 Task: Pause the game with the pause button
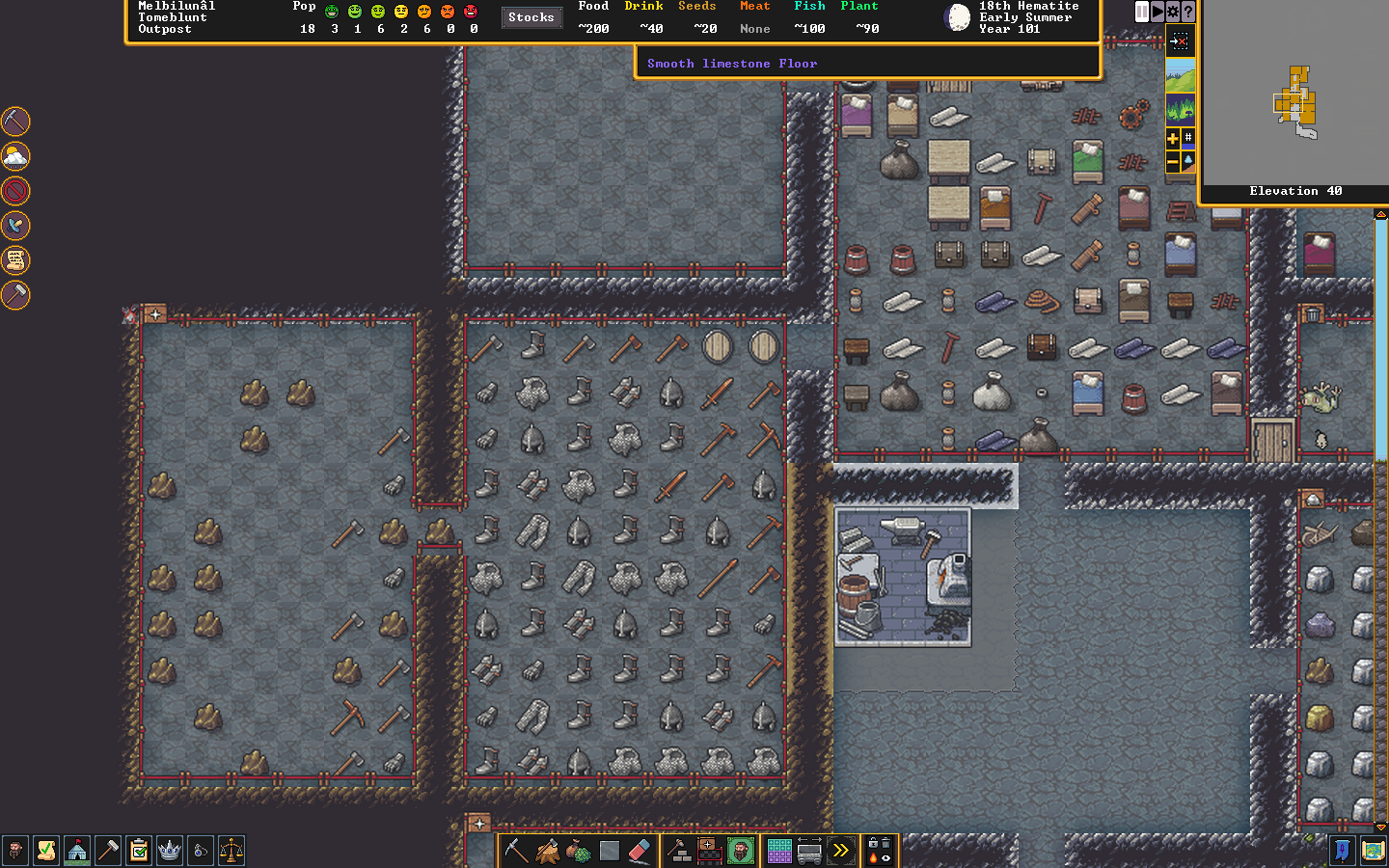tap(1142, 12)
